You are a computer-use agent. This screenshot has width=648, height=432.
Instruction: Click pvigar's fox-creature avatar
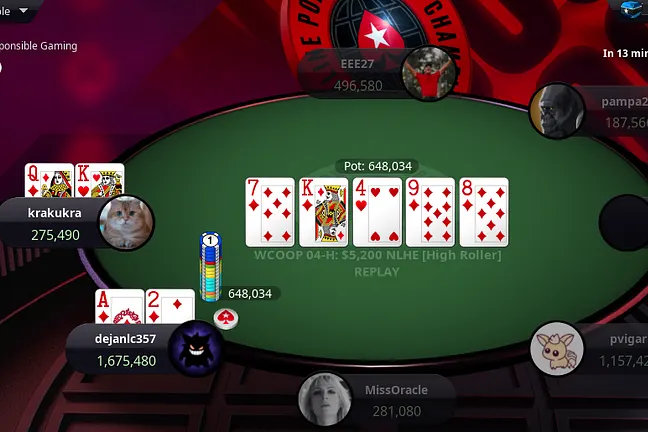coord(557,348)
